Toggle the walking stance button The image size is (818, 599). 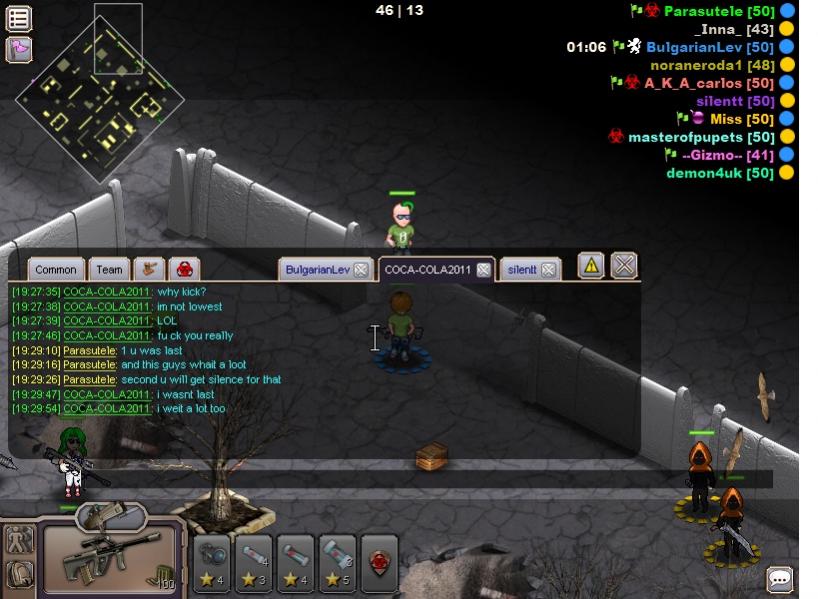pyautogui.click(x=19, y=540)
